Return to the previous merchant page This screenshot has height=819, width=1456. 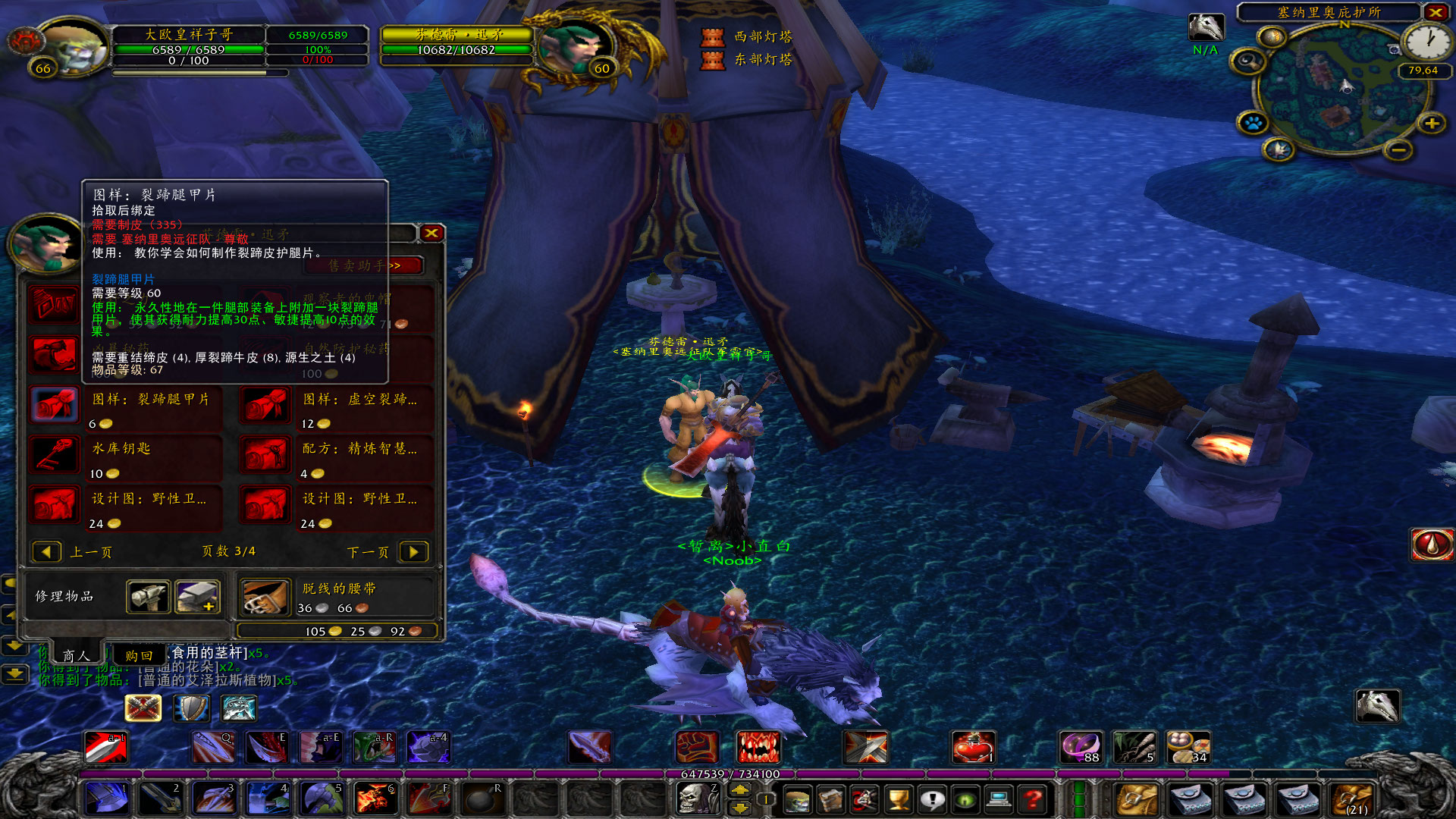click(x=46, y=552)
